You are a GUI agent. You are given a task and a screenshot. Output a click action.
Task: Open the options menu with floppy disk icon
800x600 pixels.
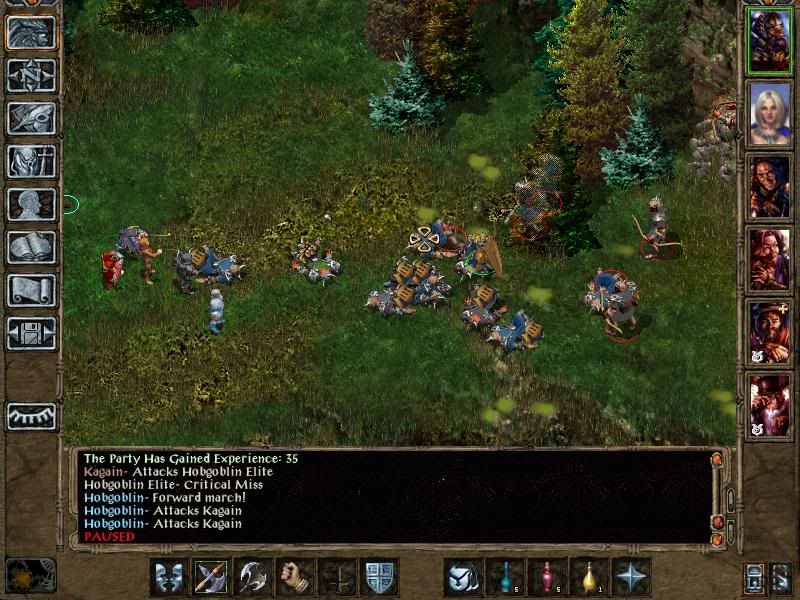coord(31,334)
